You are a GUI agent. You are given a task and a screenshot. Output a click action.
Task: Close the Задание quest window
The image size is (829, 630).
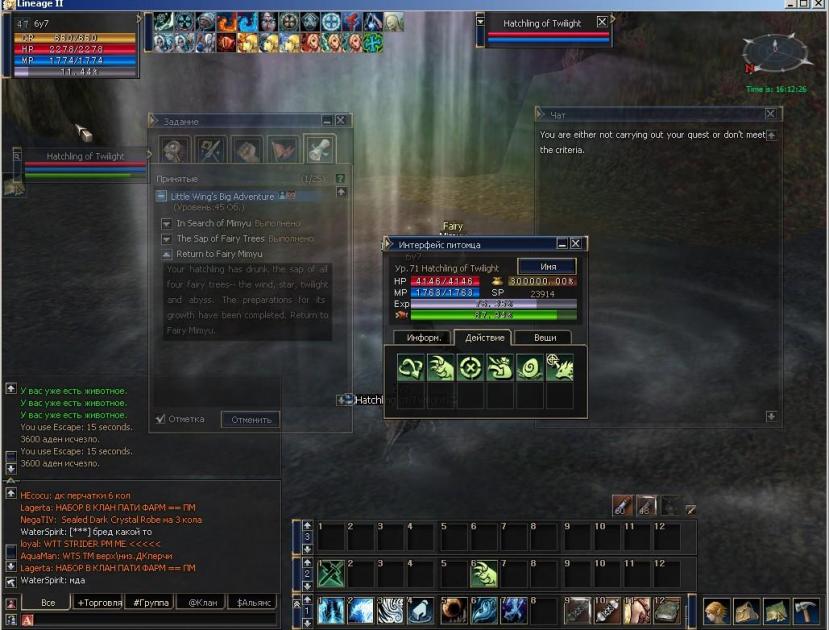coord(340,120)
